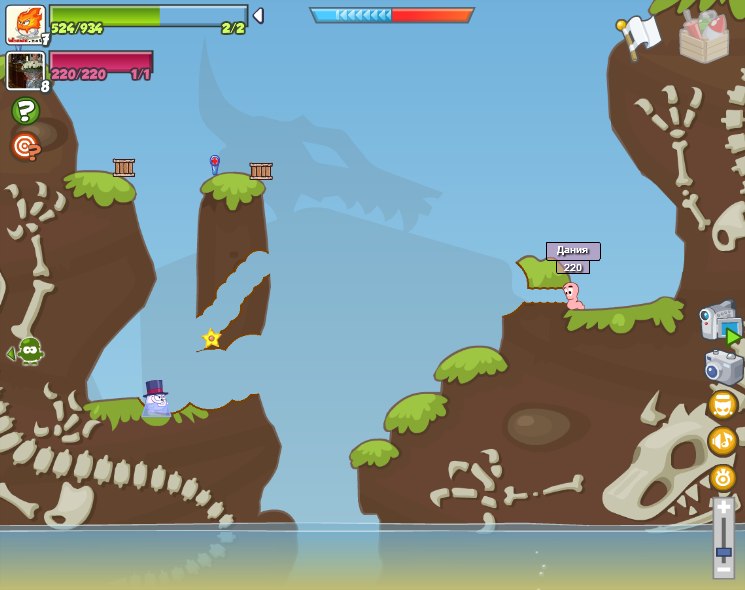Viewport: 745px width, 590px height.
Task: Zoom in with the slider's plus end
Action: (723, 507)
